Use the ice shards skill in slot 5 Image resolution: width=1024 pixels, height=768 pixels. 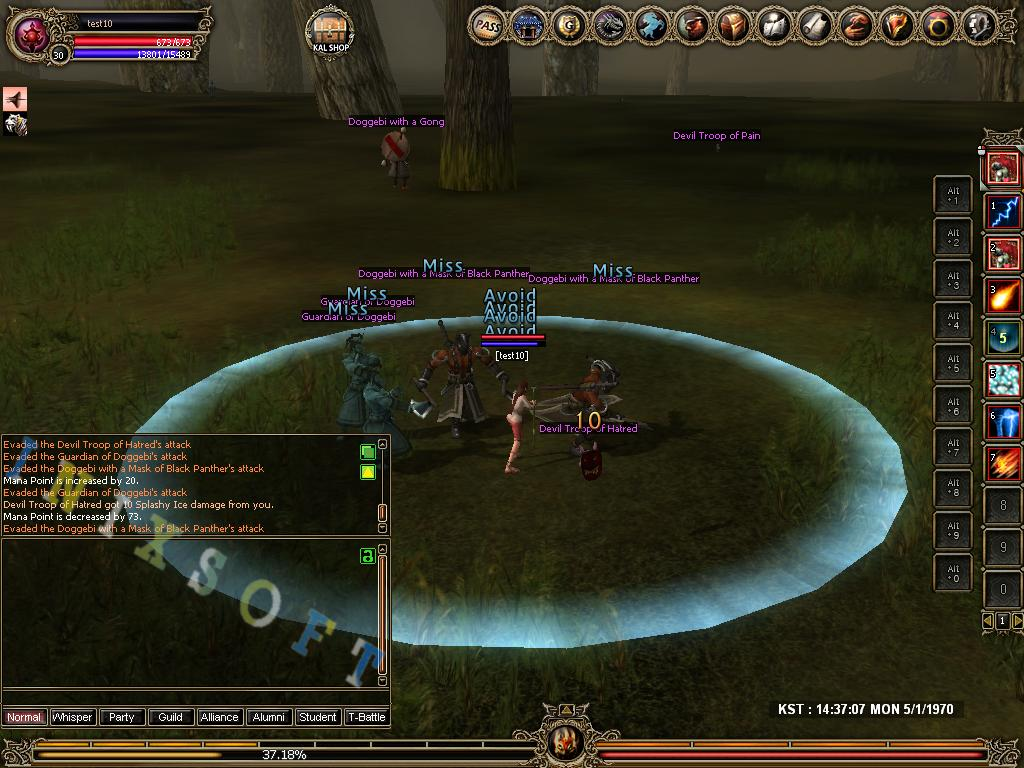[1003, 380]
